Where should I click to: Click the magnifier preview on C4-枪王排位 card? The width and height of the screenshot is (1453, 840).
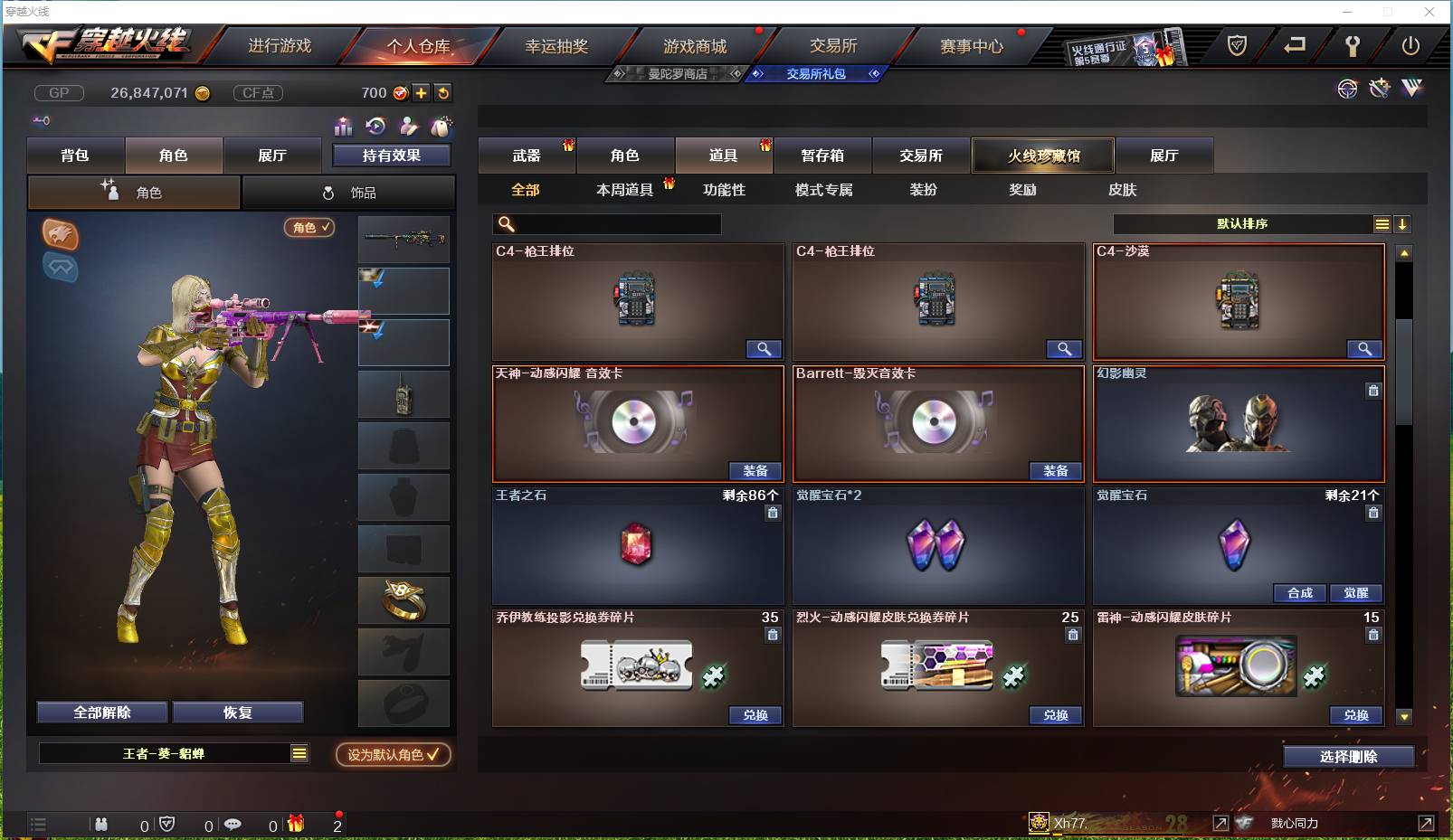(x=764, y=349)
